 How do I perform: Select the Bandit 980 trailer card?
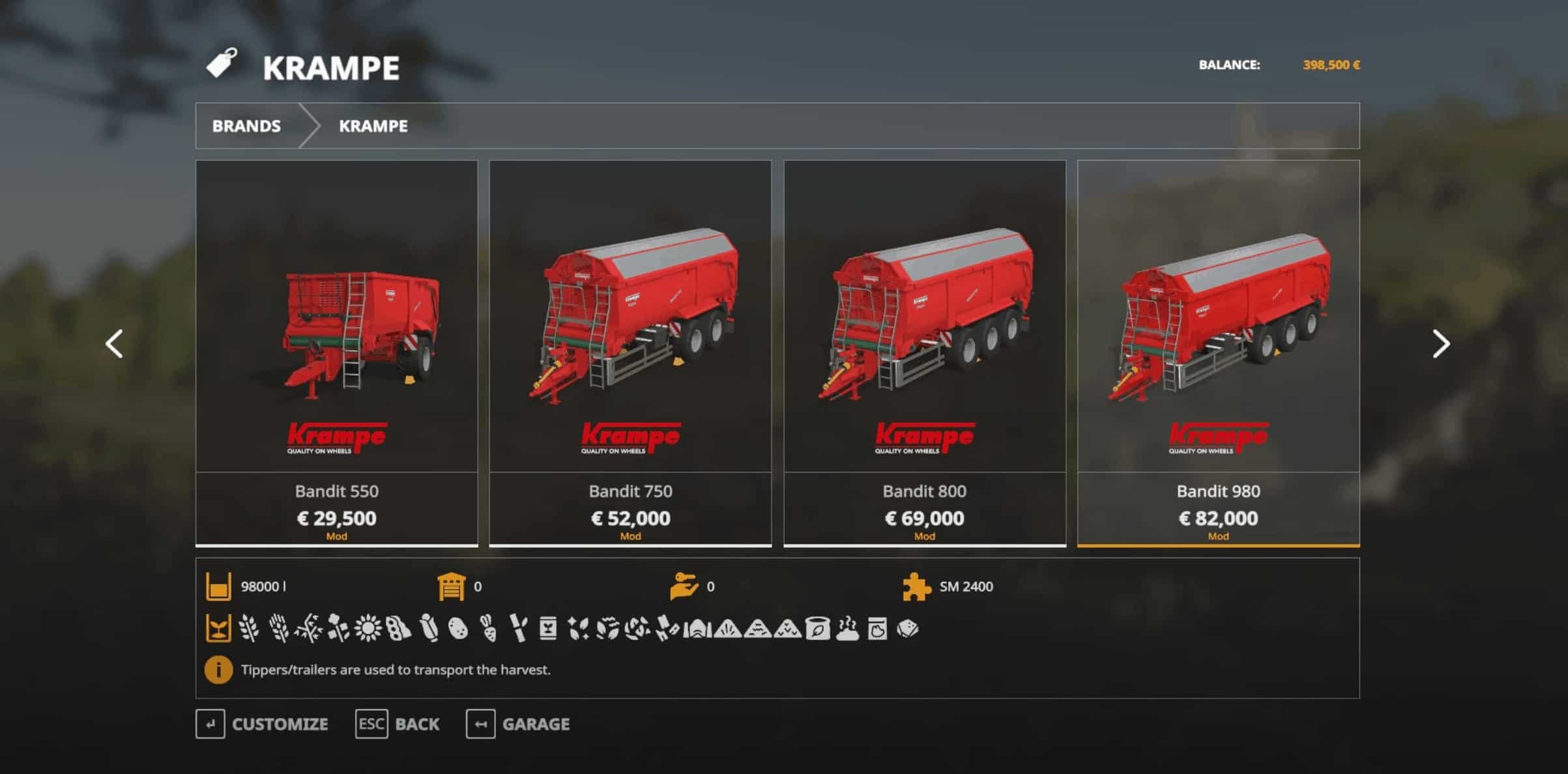coord(1218,352)
